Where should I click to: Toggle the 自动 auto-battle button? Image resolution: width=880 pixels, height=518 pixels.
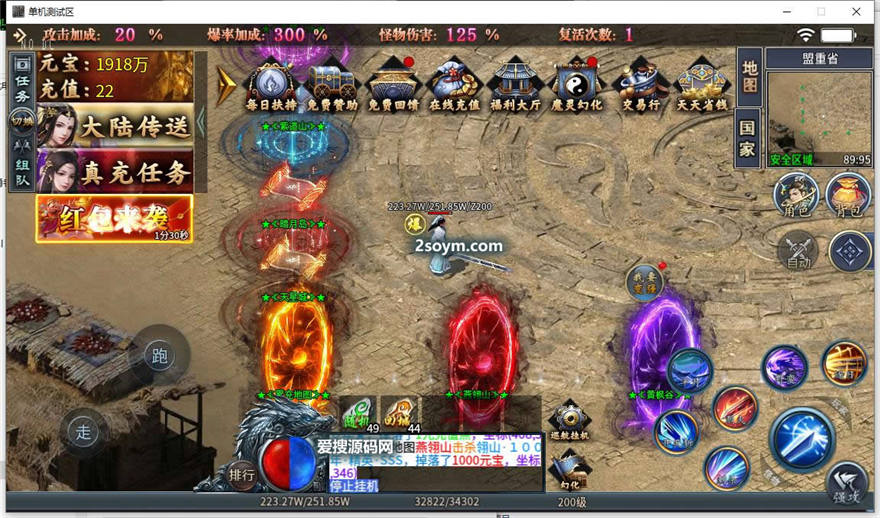(x=798, y=250)
